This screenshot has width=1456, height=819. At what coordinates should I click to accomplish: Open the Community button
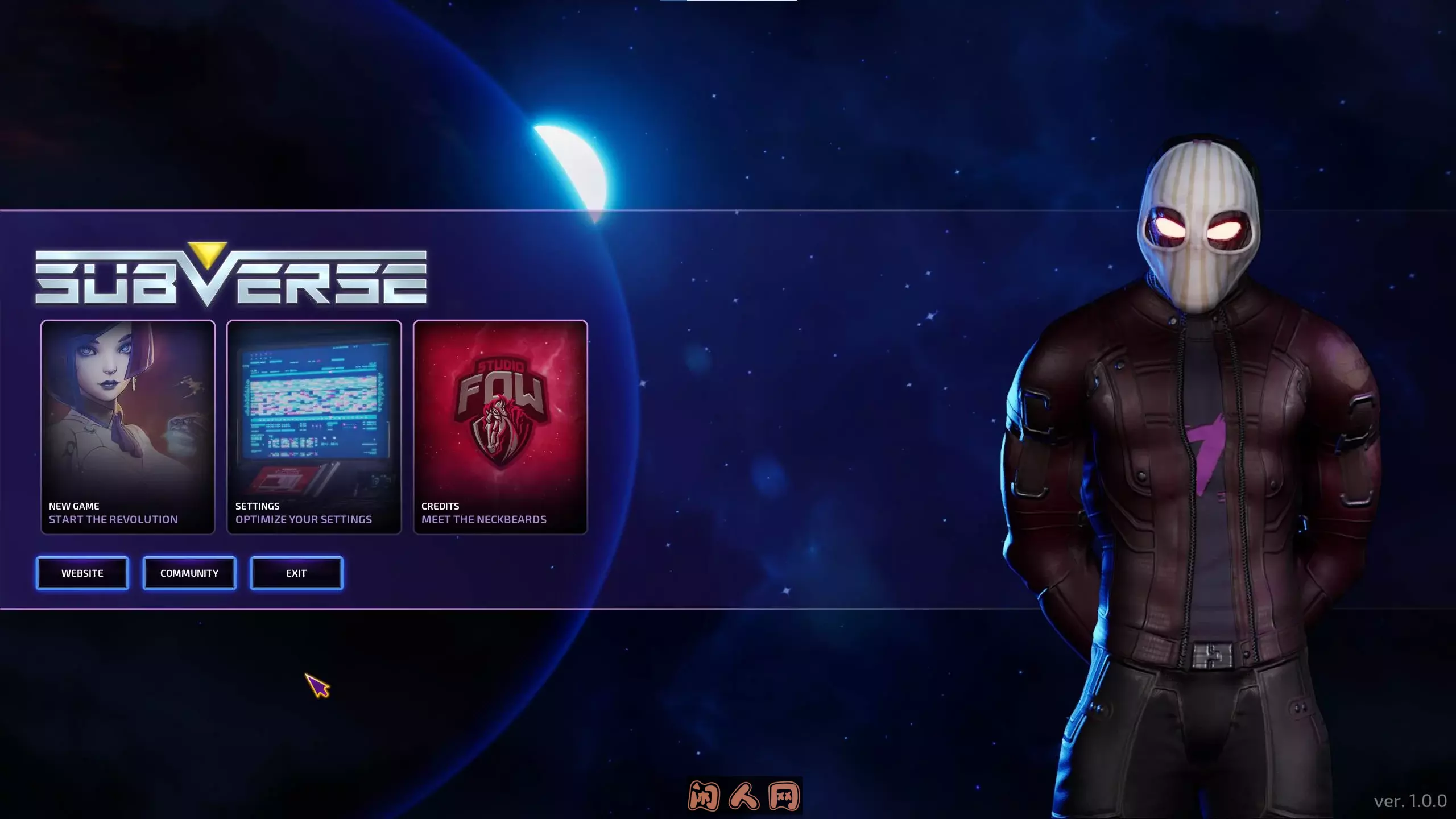pos(189,573)
